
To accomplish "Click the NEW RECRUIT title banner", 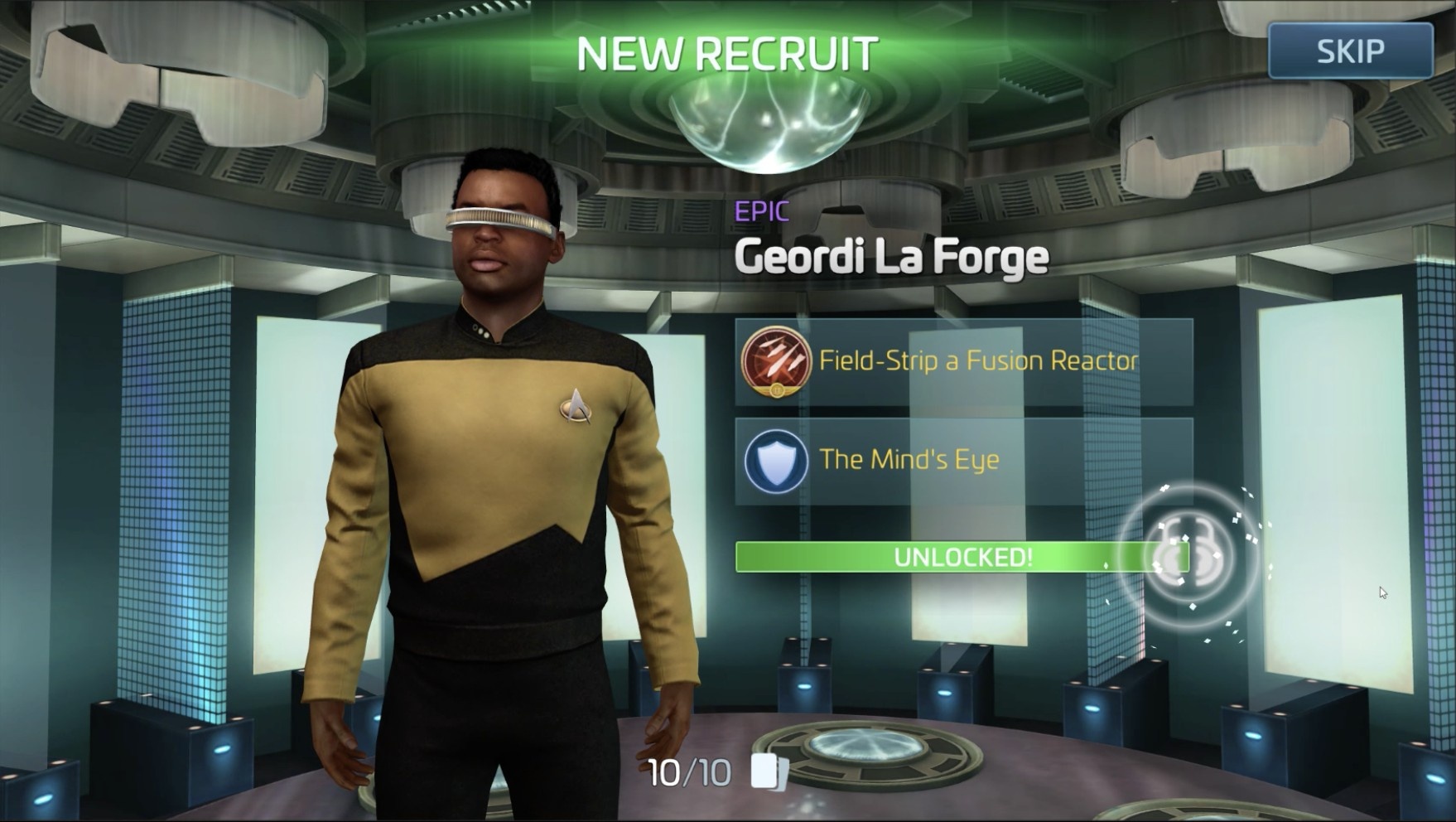I will point(726,54).
